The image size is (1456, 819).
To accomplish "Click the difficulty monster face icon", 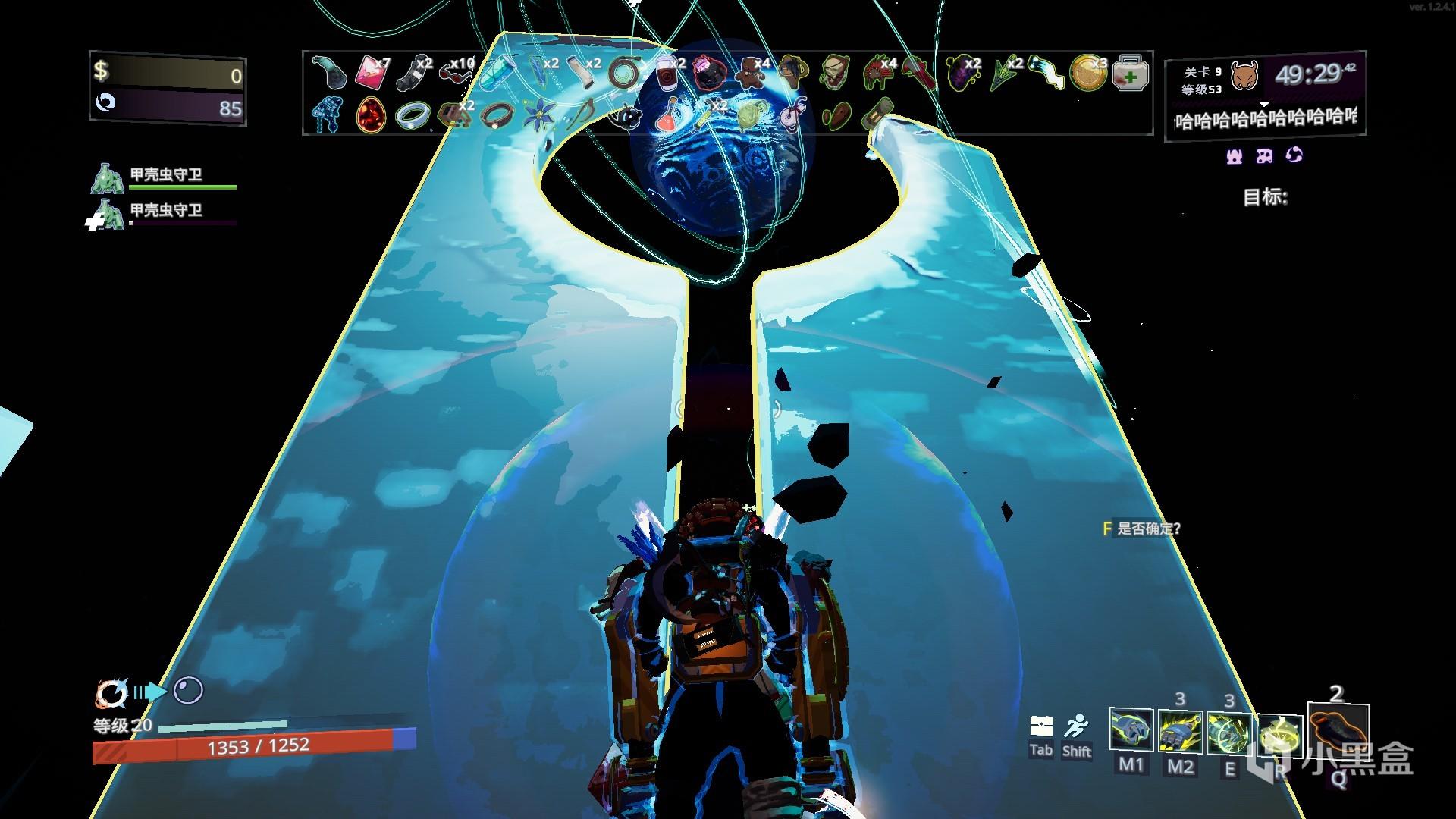I will [x=1244, y=76].
